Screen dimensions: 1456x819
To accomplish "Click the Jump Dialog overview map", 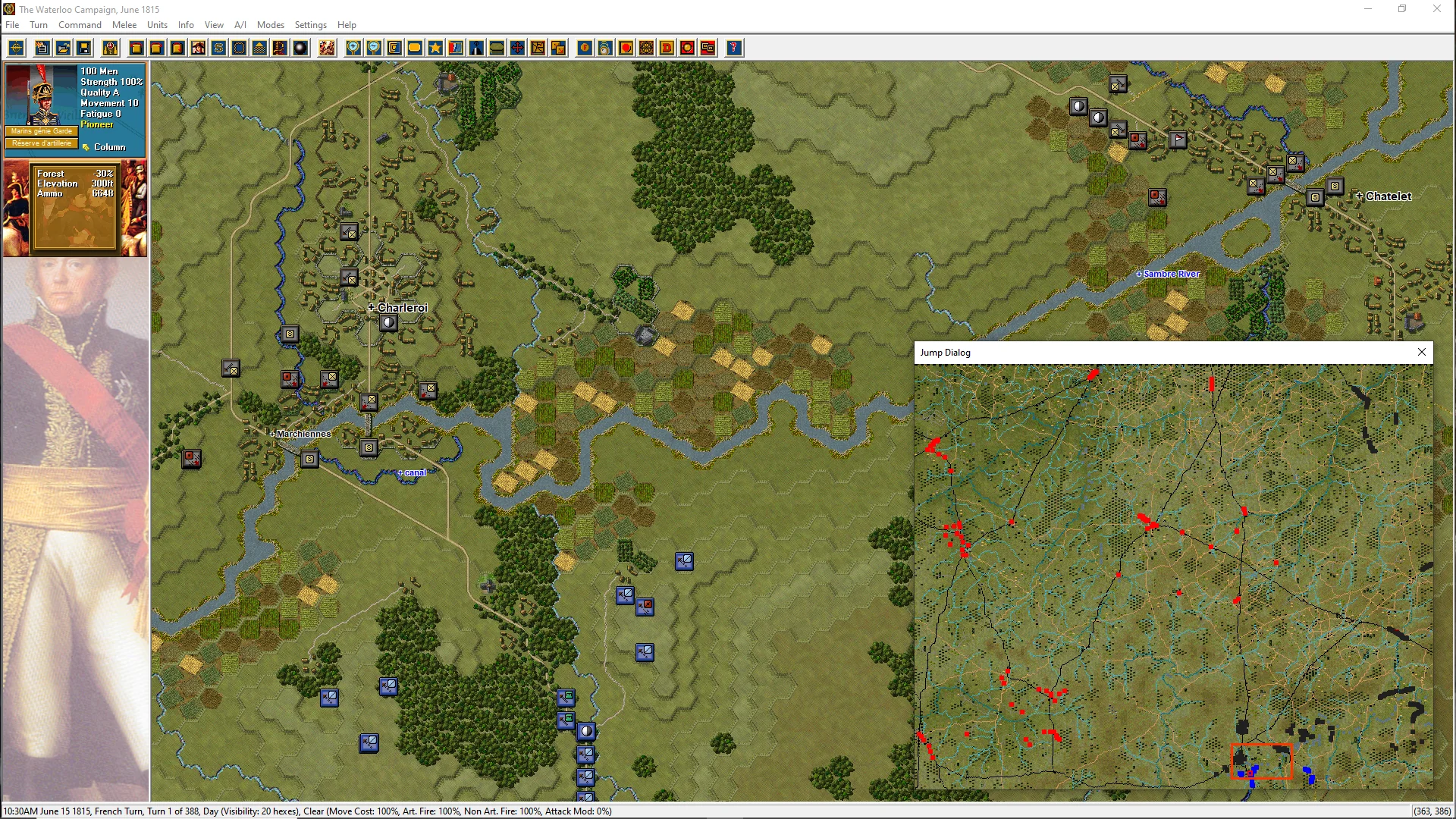I will (x=1173, y=576).
